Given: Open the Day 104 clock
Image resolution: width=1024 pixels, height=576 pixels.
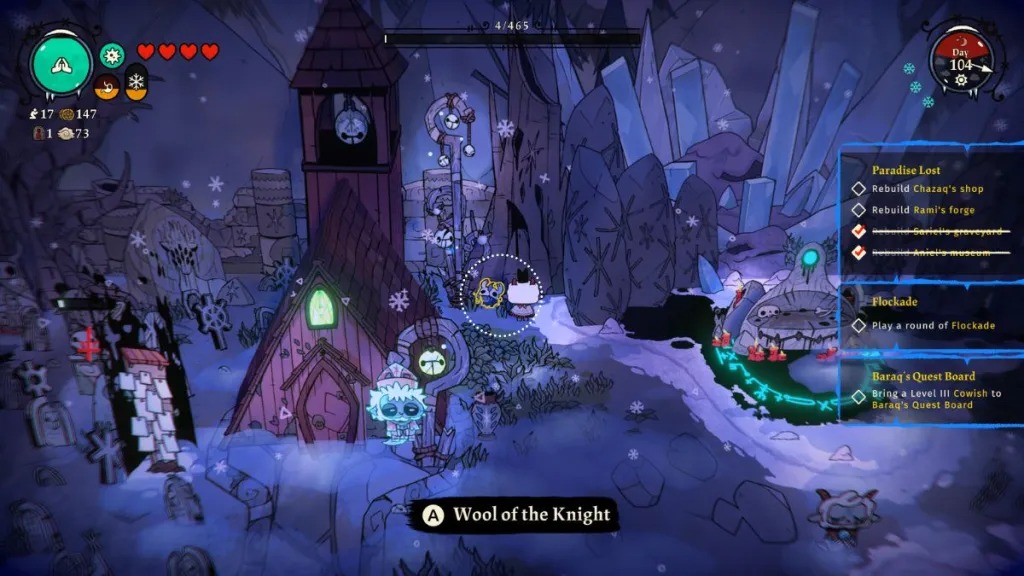Looking at the screenshot, I should pyautogui.click(x=960, y=62).
